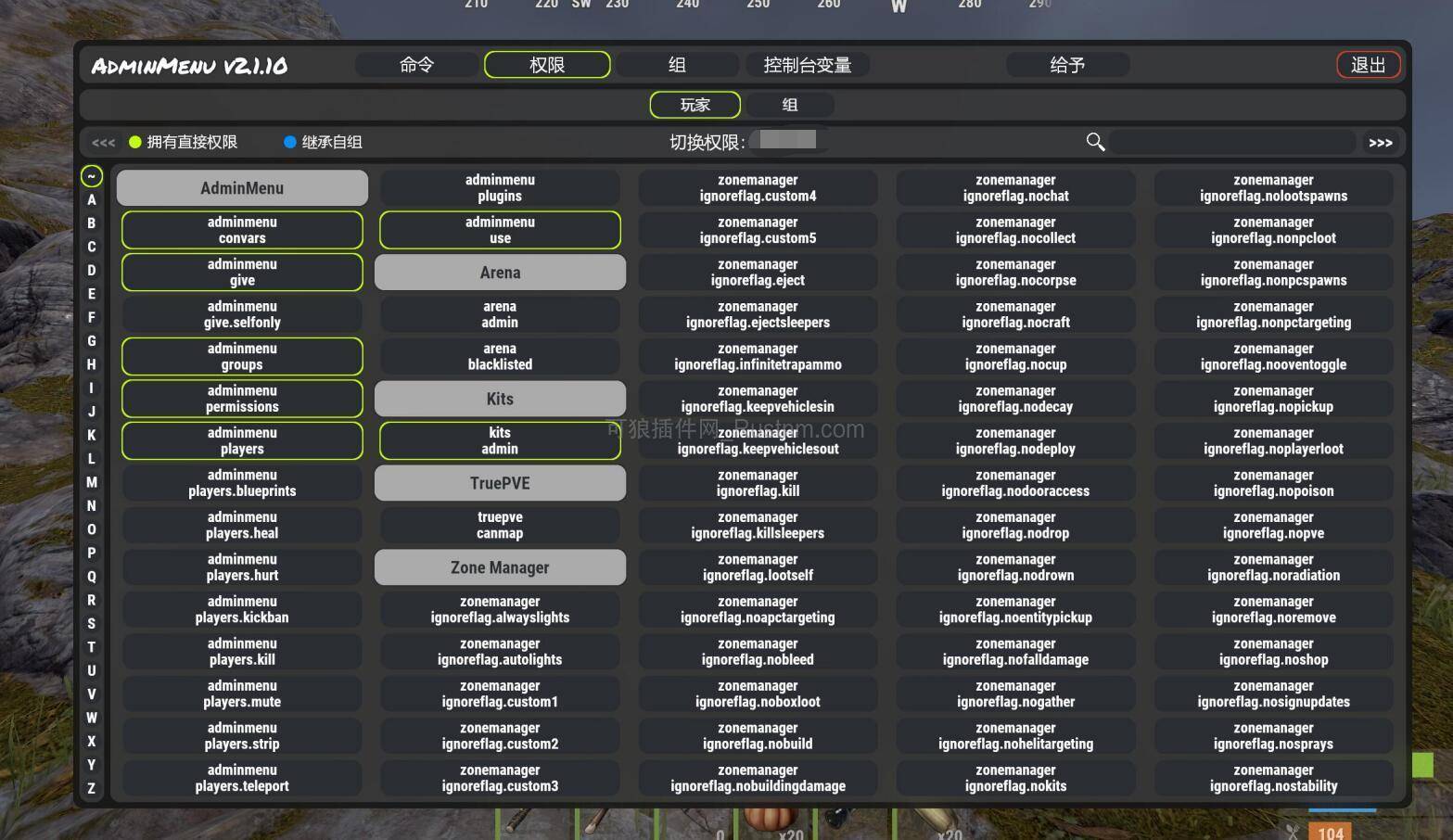The height and width of the screenshot is (840, 1453).
Task: Grant the zonemanager ignoreflag.nobuild permission
Action: click(x=758, y=735)
